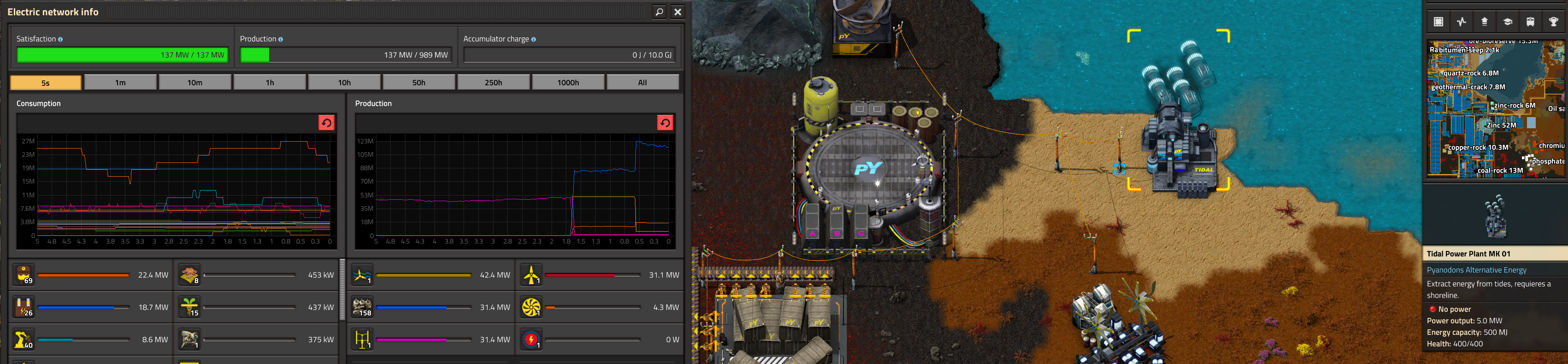Choose the 10m time span

tap(195, 82)
